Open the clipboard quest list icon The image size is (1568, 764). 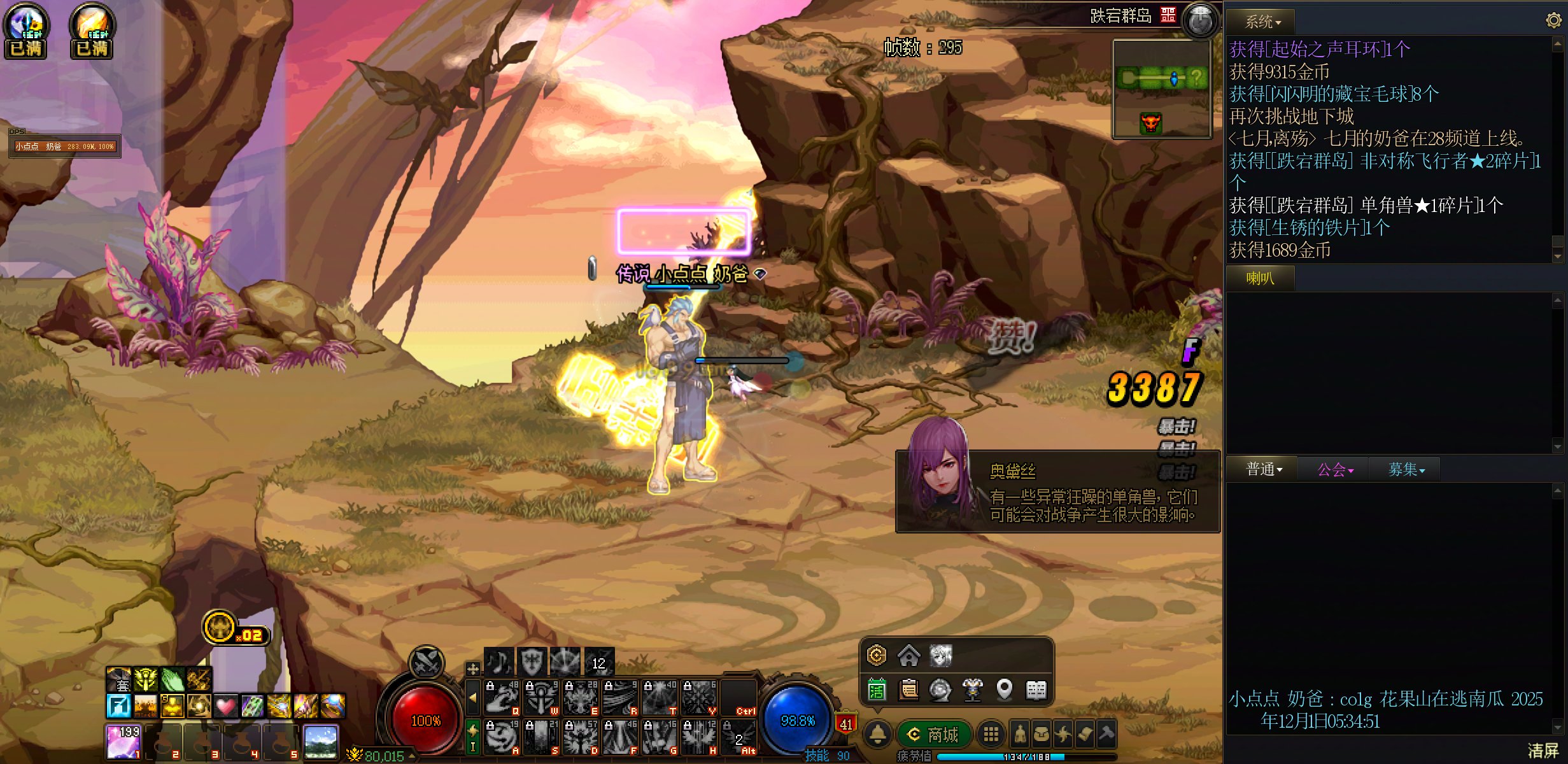[908, 690]
